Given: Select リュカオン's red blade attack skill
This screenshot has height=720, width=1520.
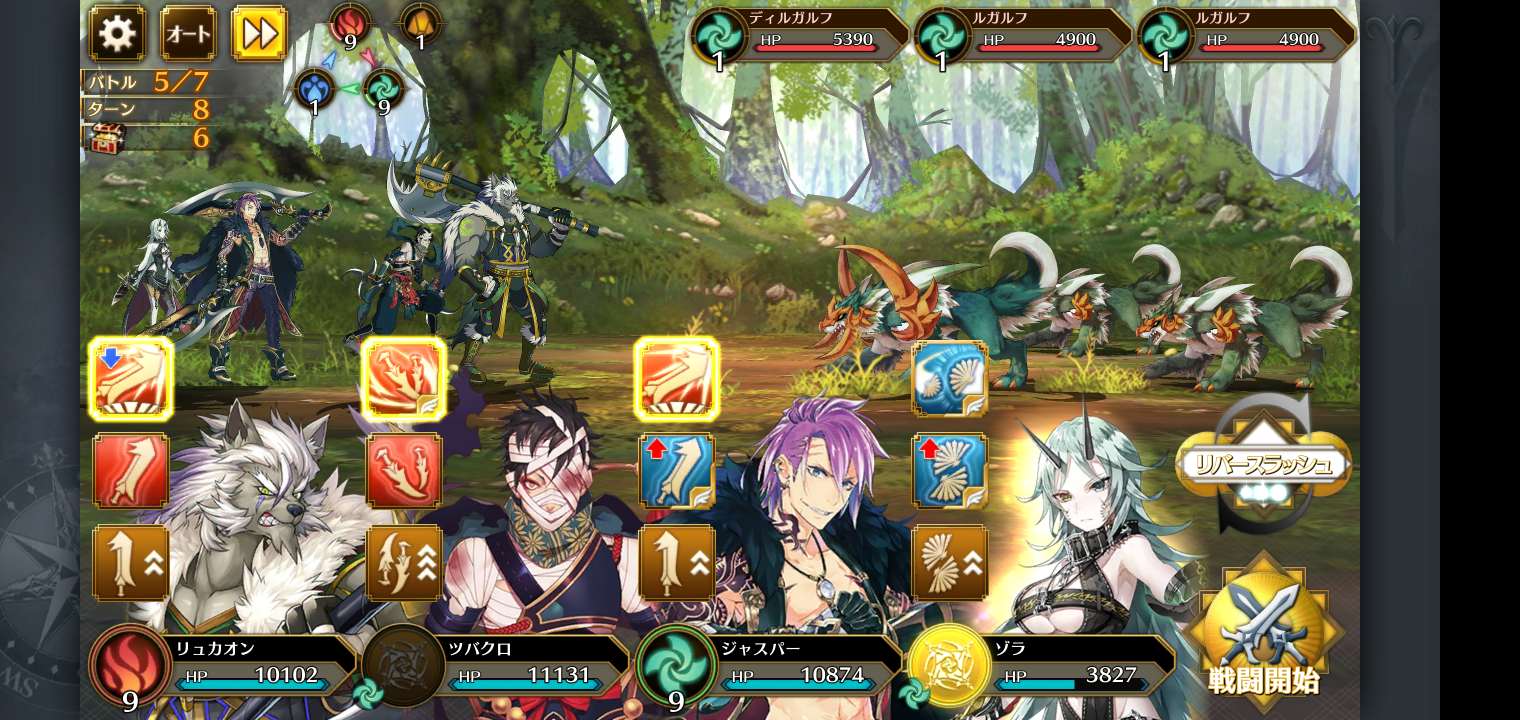Looking at the screenshot, I should pyautogui.click(x=131, y=471).
